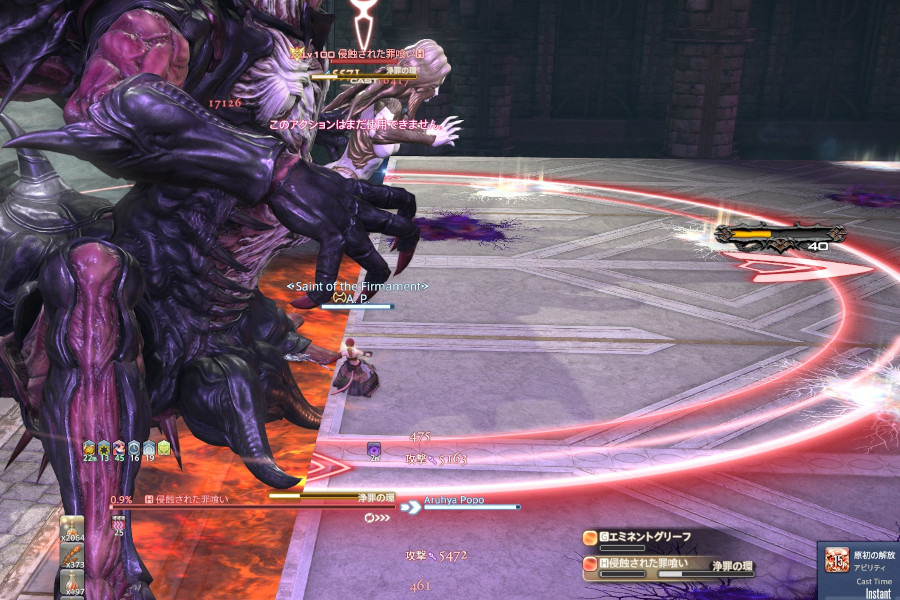Use the potion item with x2064 count
This screenshot has width=900, height=600.
click(74, 529)
